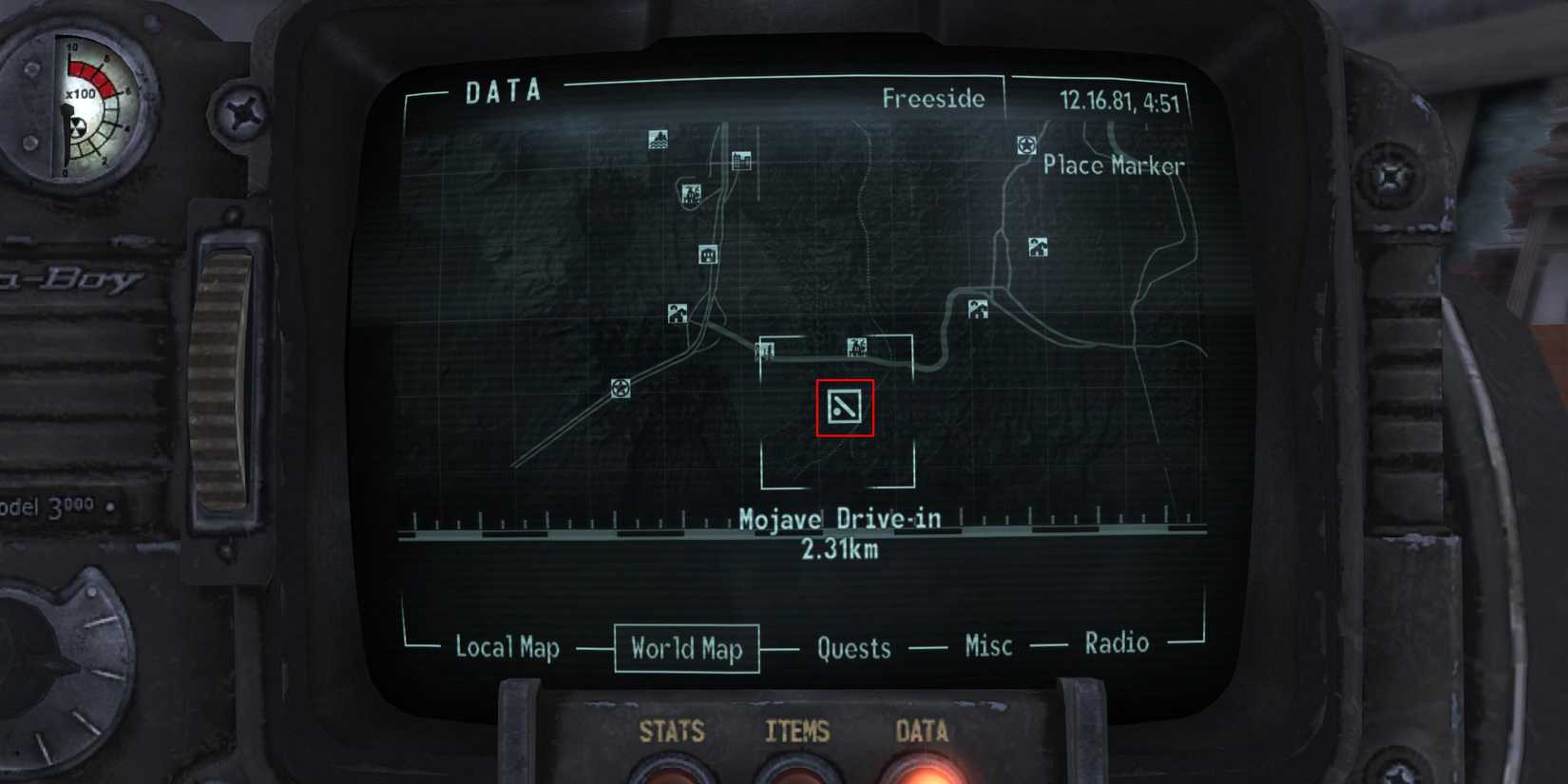
Task: Select the star faction marker on the lower left
Action: pyautogui.click(x=621, y=390)
